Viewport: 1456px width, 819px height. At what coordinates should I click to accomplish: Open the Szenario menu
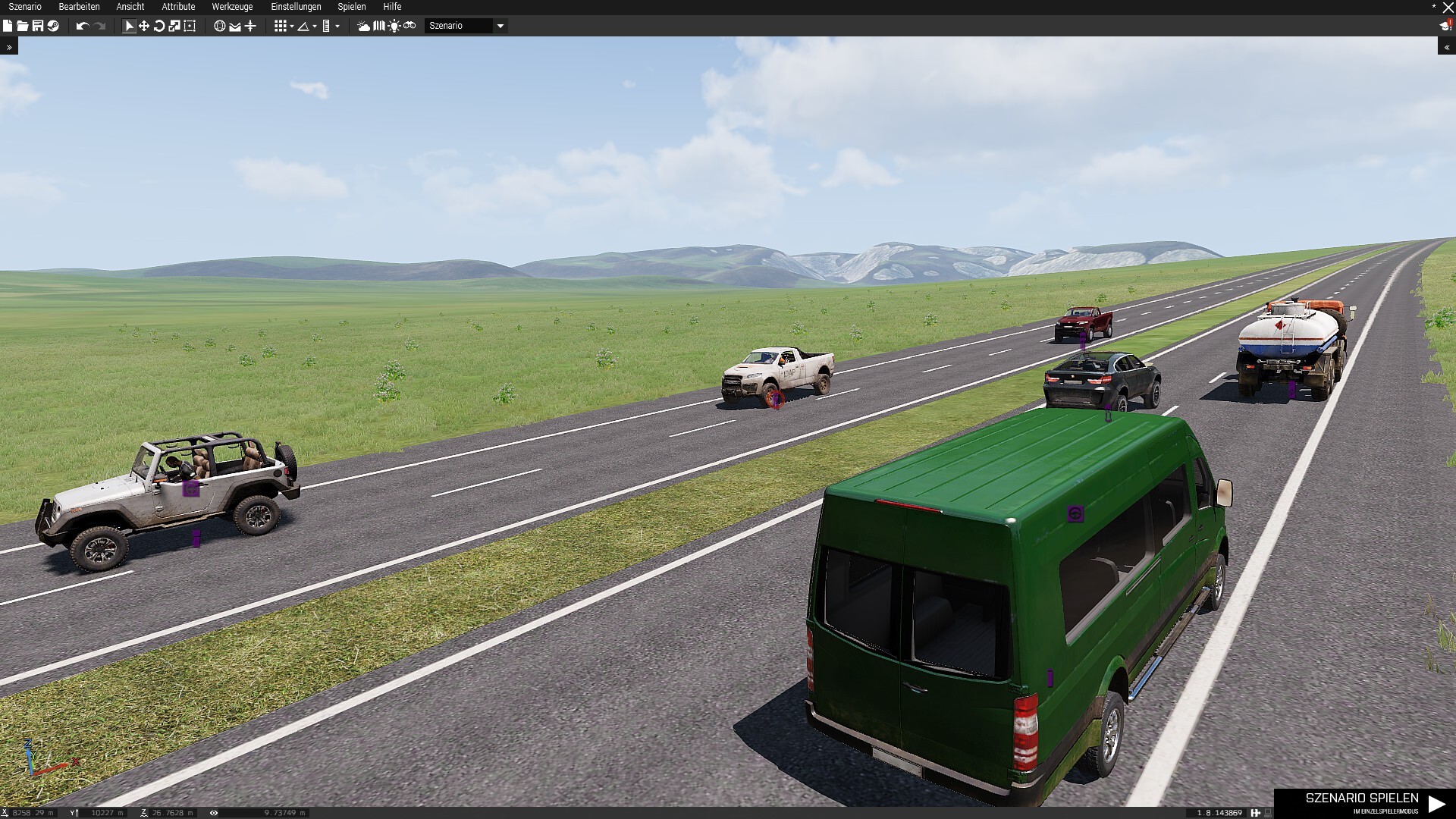pos(25,7)
